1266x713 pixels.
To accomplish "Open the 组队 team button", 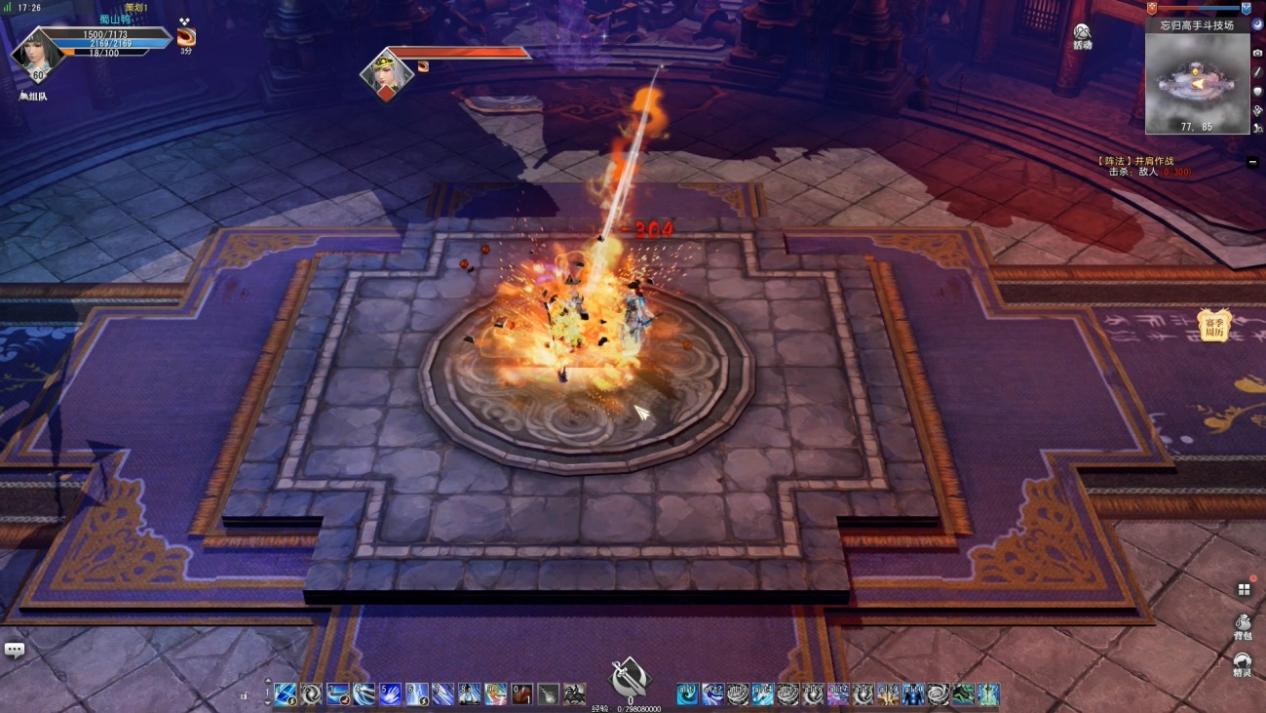I will pos(33,97).
